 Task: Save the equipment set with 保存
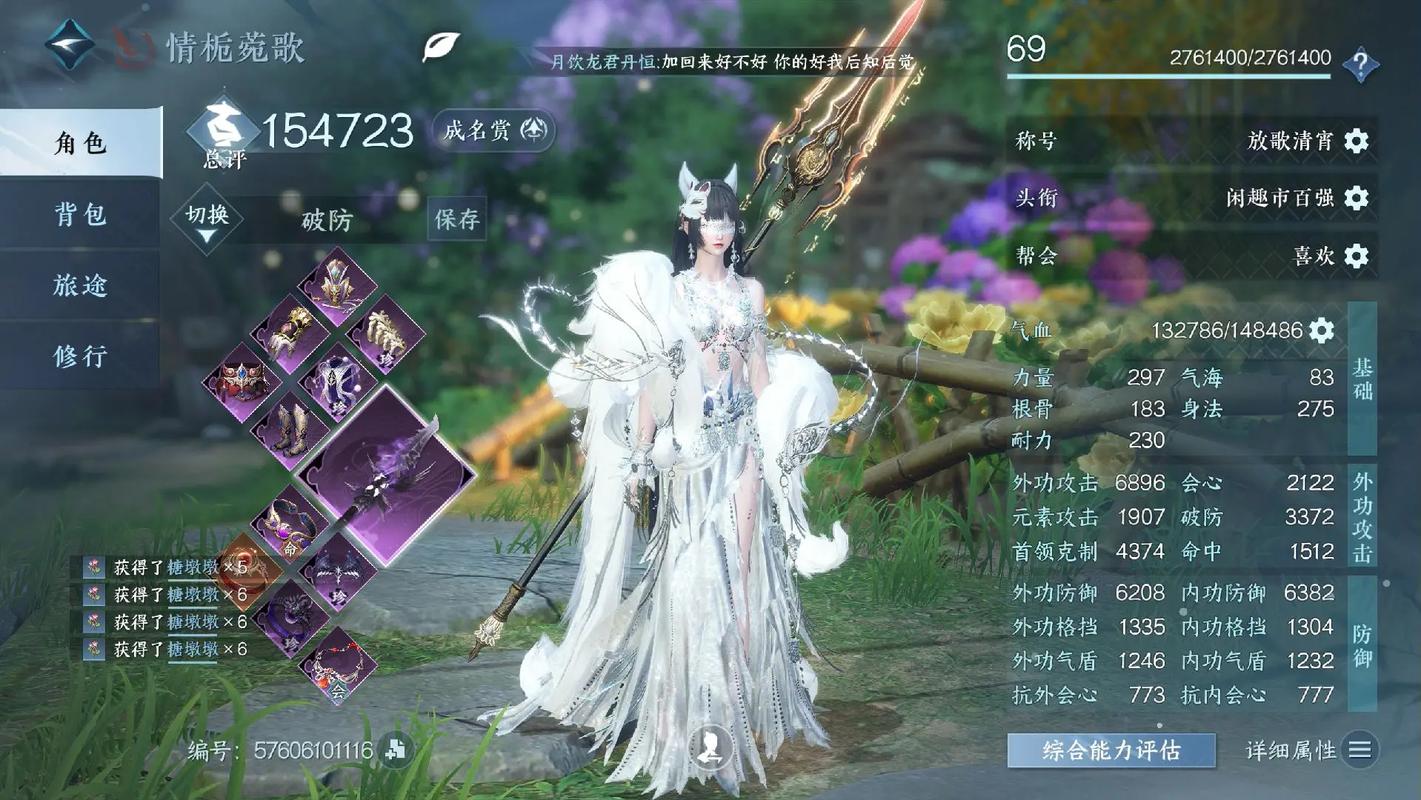[x=457, y=219]
